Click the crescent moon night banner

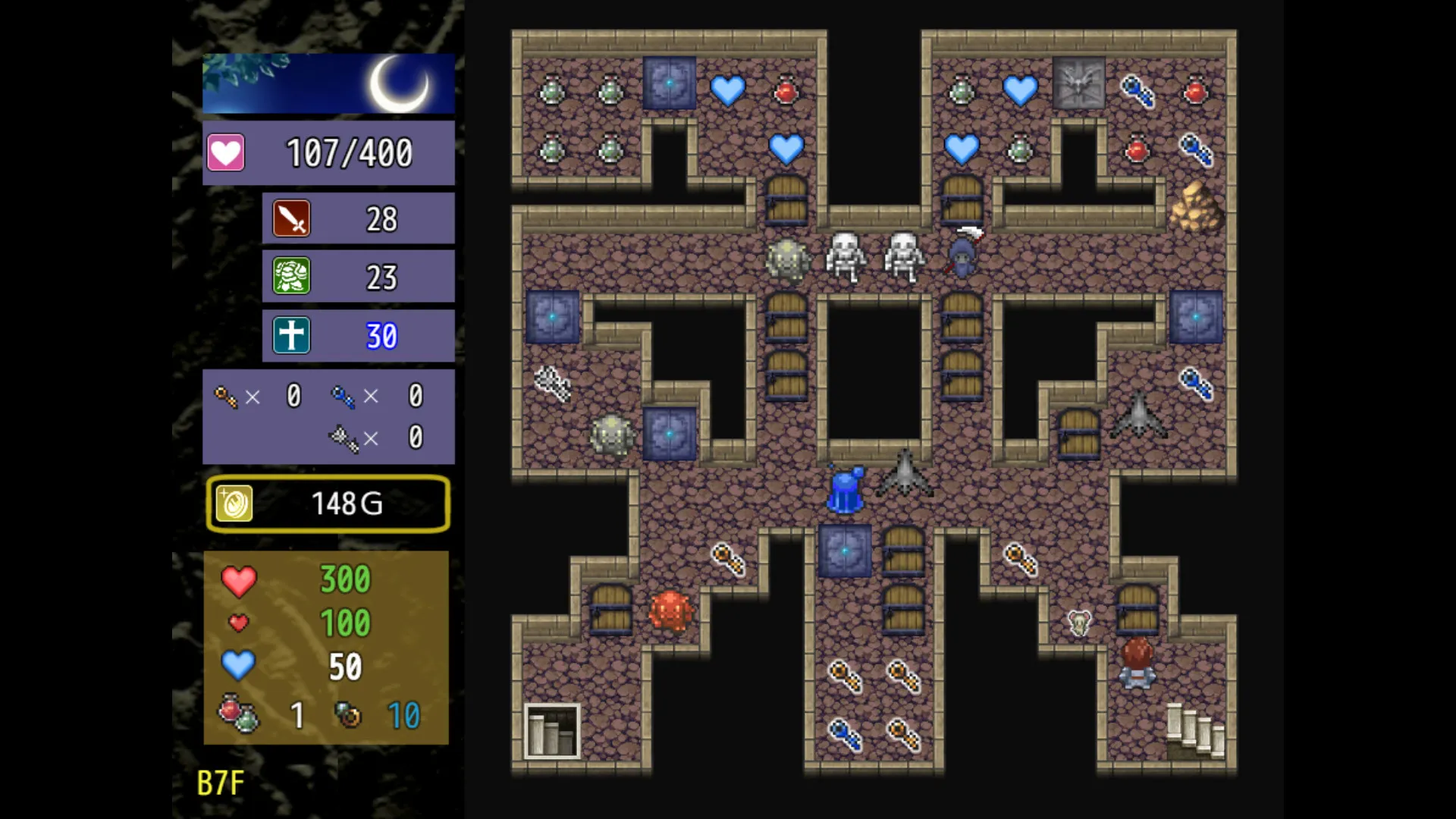click(x=397, y=83)
